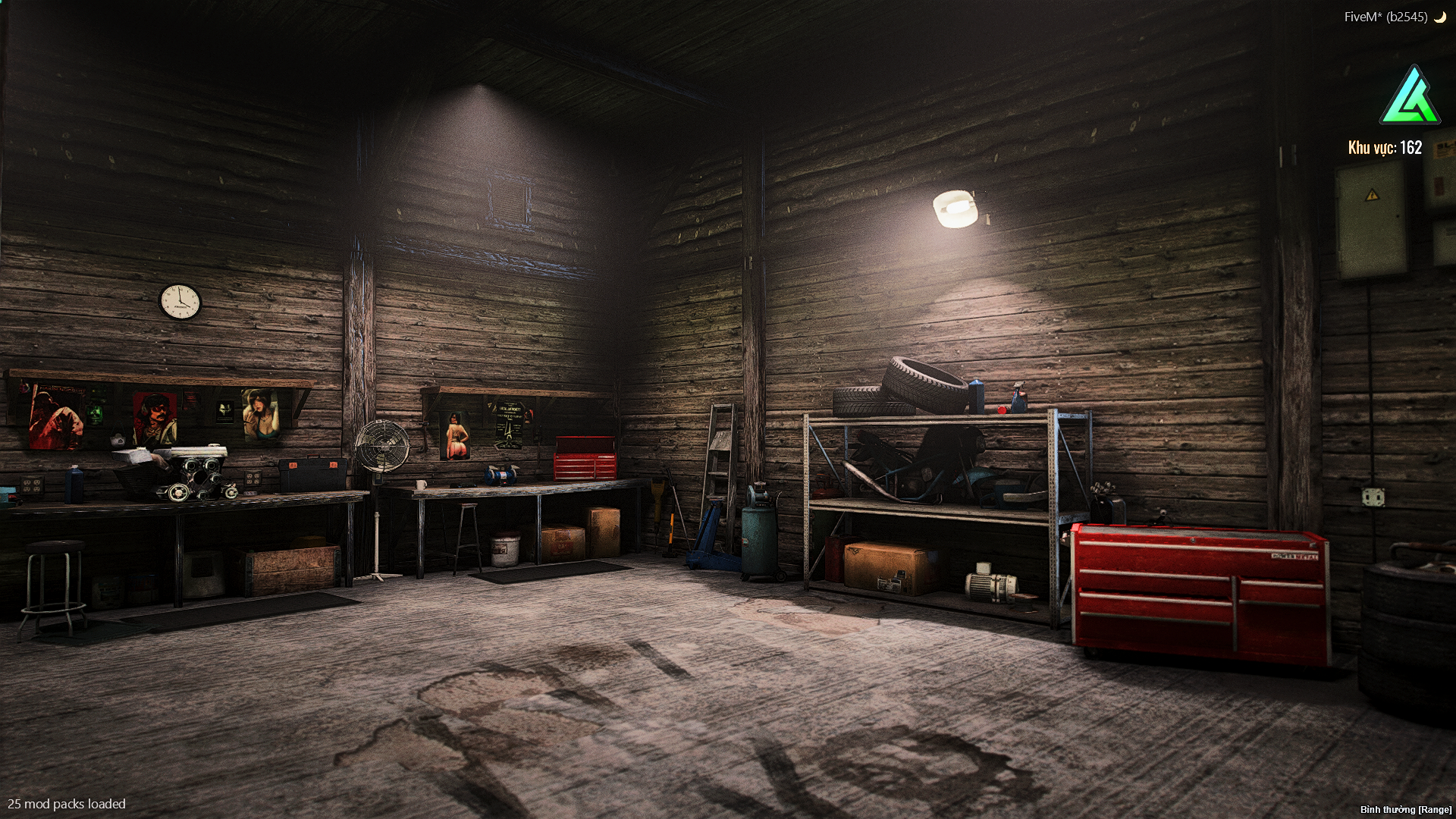Screen dimensions: 1456x819
Task: Click the green triangle server logo
Action: pos(1410,97)
